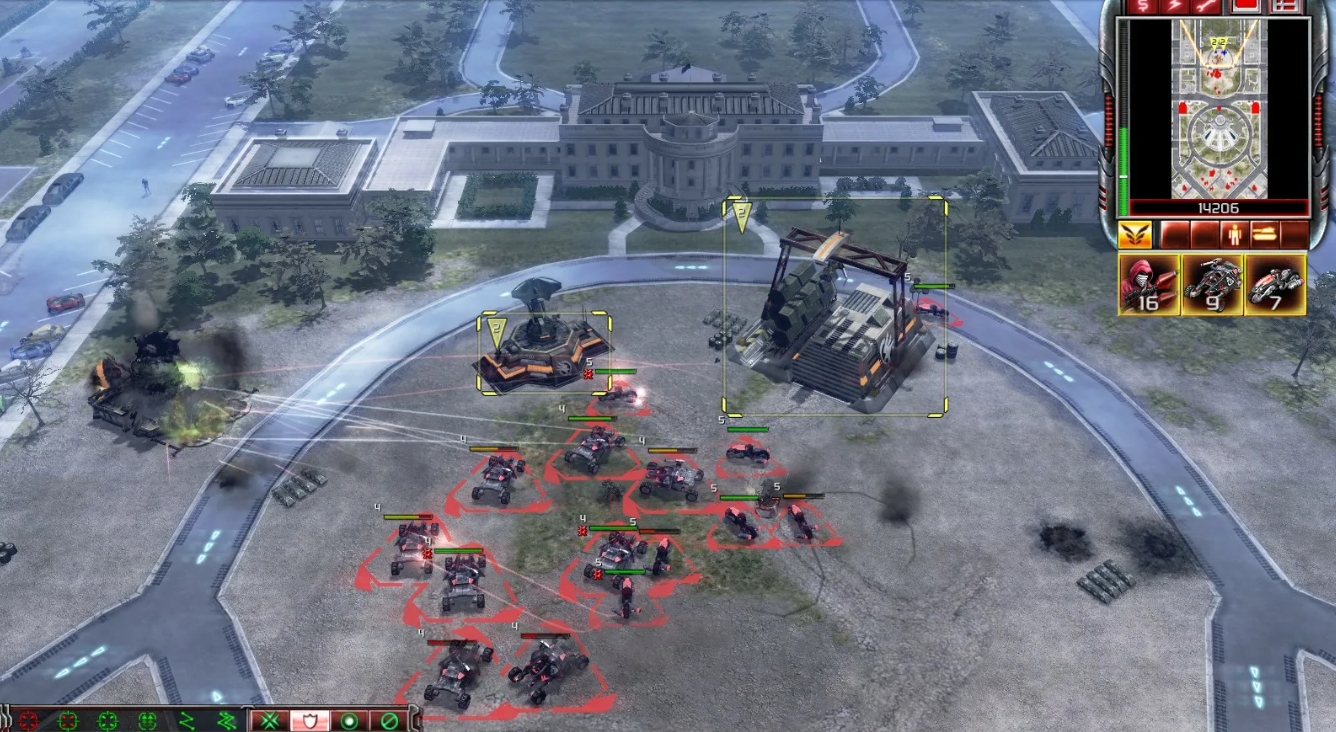Select the infantry production tab icon
This screenshot has width=1336, height=732.
(x=1236, y=233)
